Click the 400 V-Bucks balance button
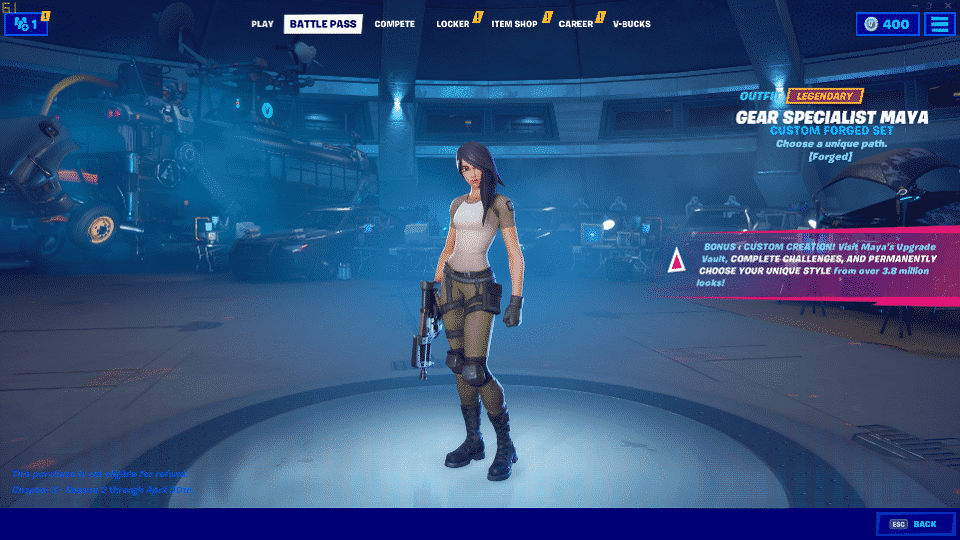960x540 pixels. click(x=886, y=24)
